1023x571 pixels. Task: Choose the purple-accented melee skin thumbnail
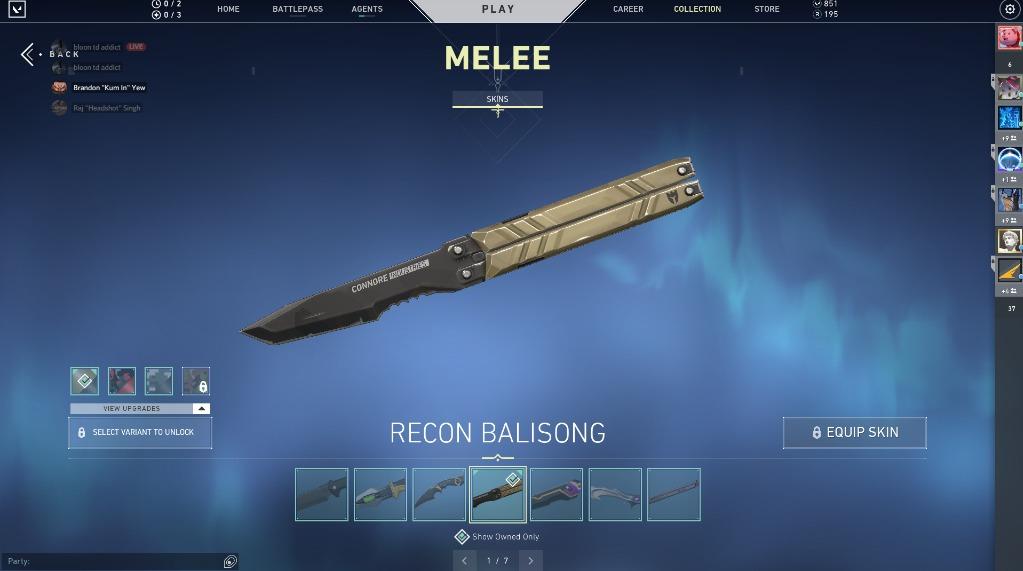tap(556, 494)
